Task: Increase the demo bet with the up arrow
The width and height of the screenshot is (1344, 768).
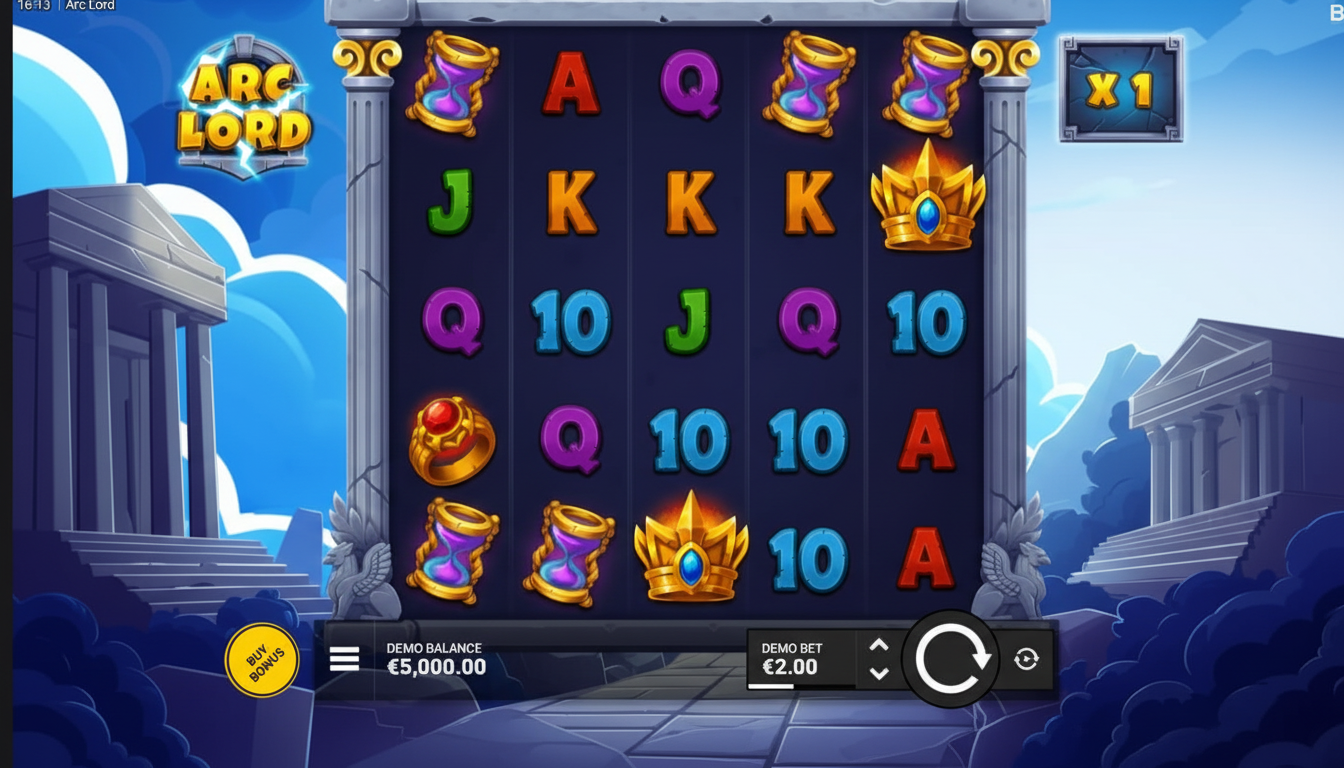Action: click(879, 646)
